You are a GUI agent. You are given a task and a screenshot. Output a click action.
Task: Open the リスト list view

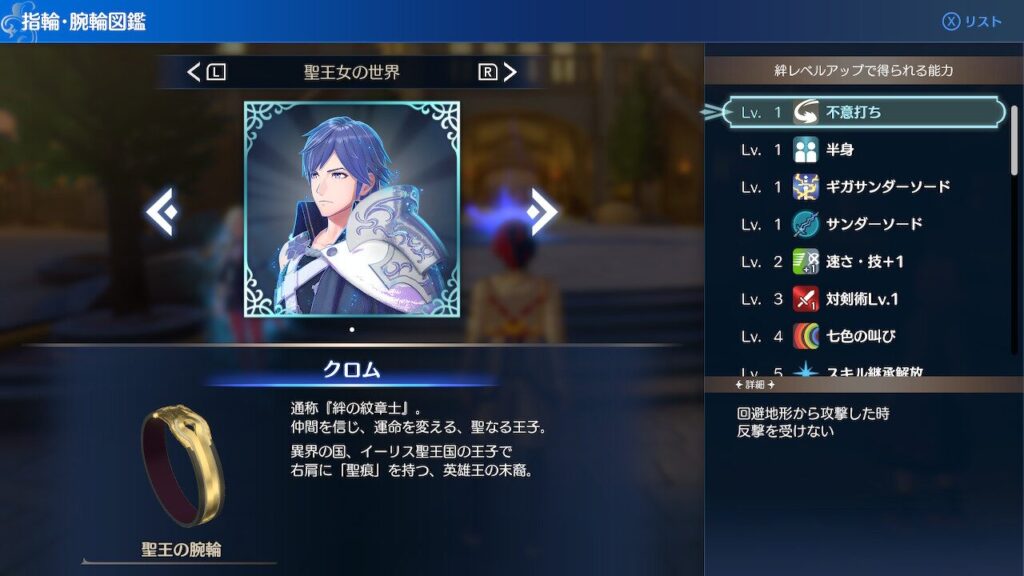972,22
